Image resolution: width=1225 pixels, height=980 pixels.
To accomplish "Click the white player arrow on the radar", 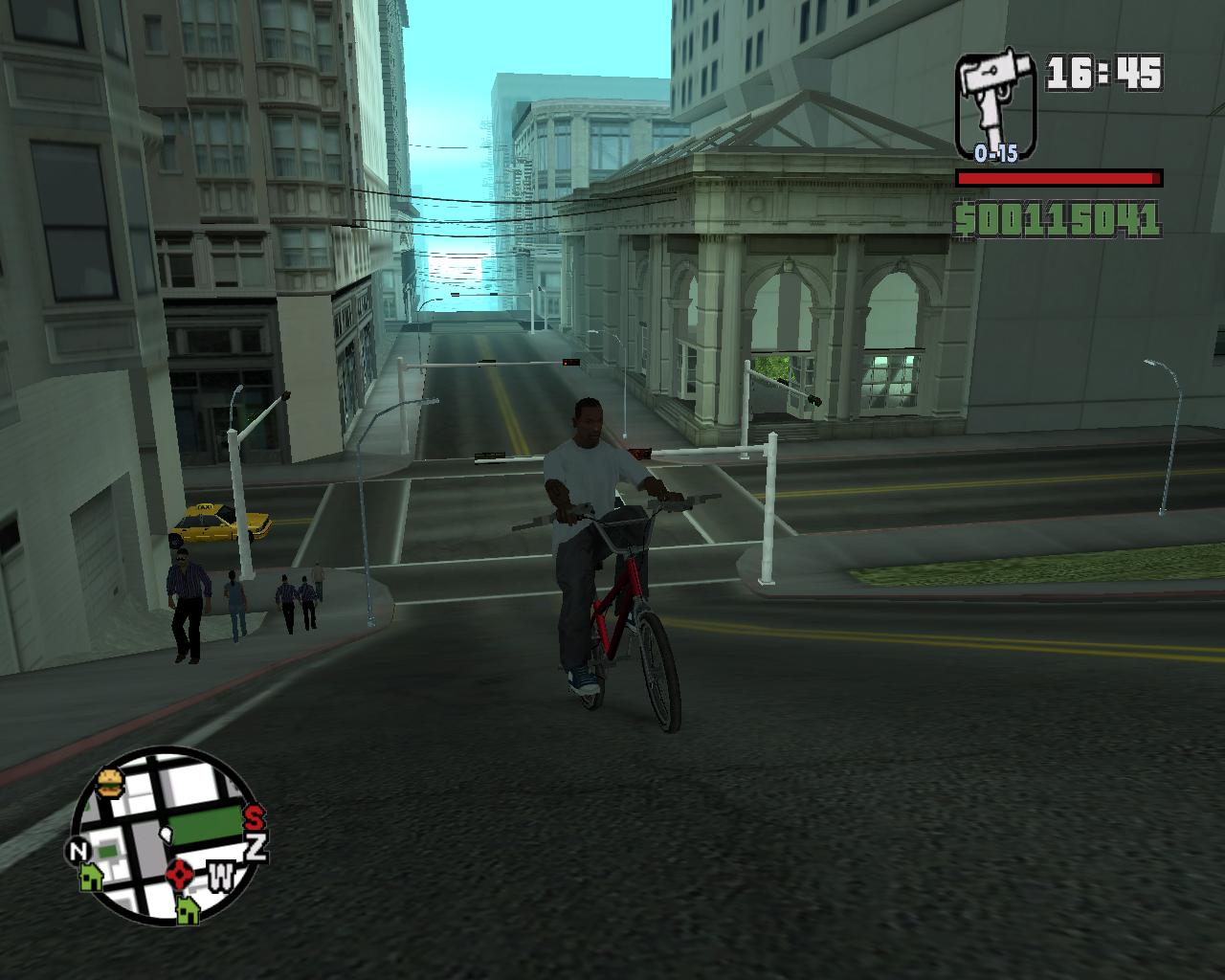I will 166,835.
